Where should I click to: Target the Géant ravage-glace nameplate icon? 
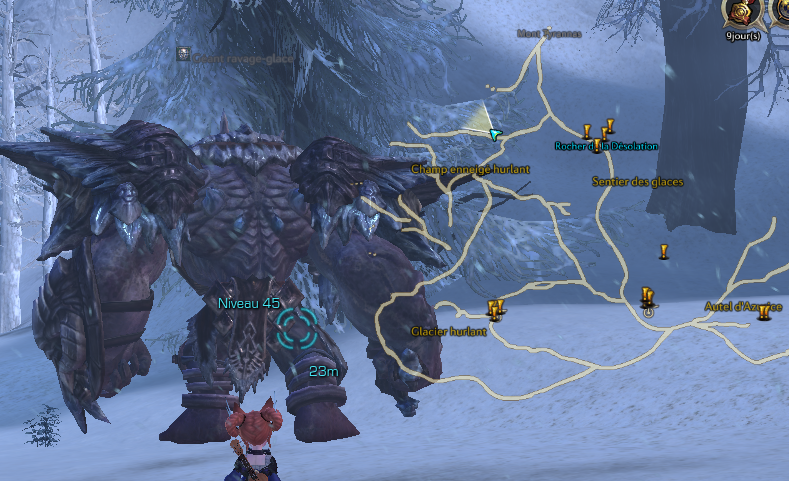[x=184, y=54]
